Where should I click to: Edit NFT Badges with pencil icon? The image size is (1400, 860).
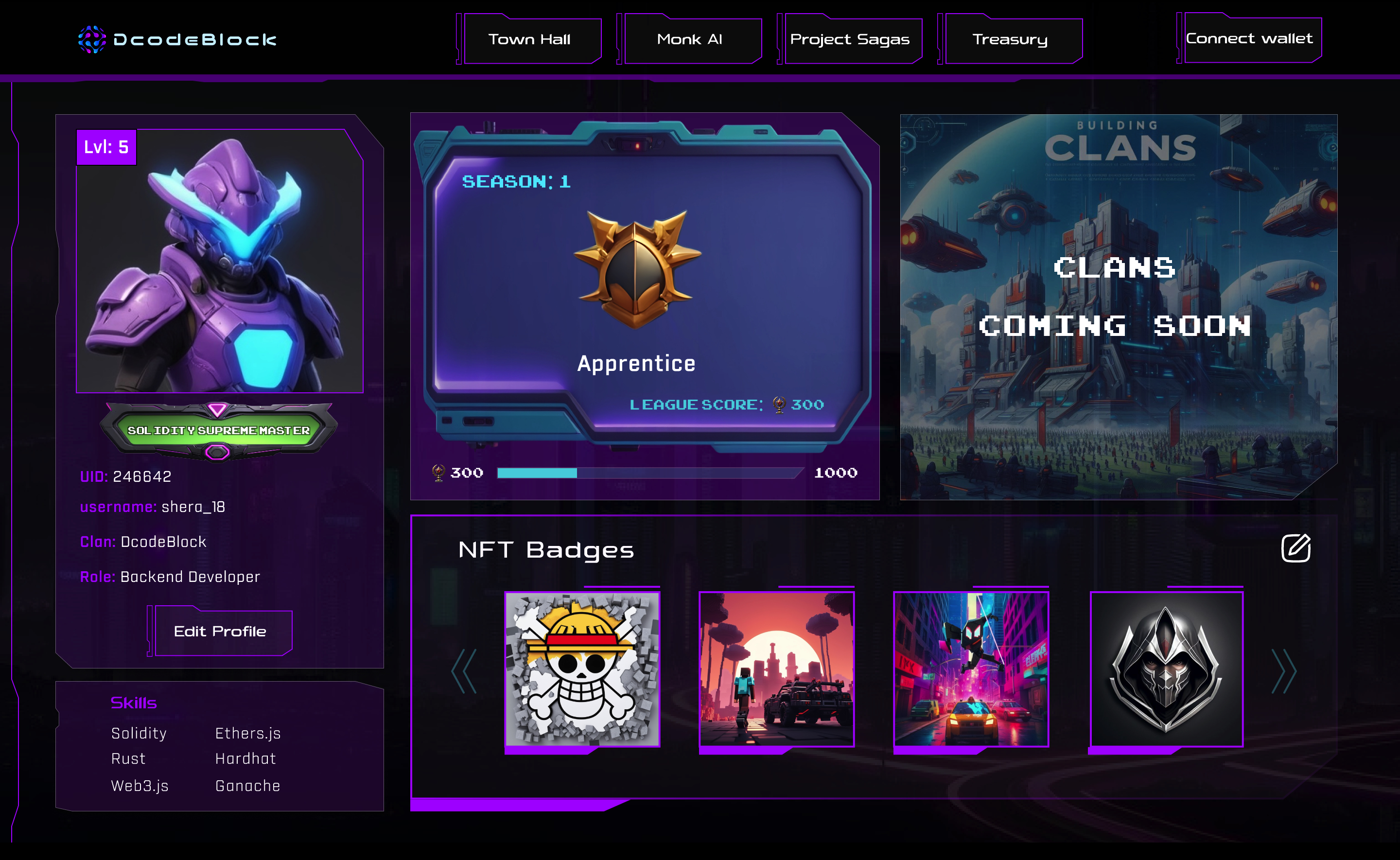coord(1295,548)
